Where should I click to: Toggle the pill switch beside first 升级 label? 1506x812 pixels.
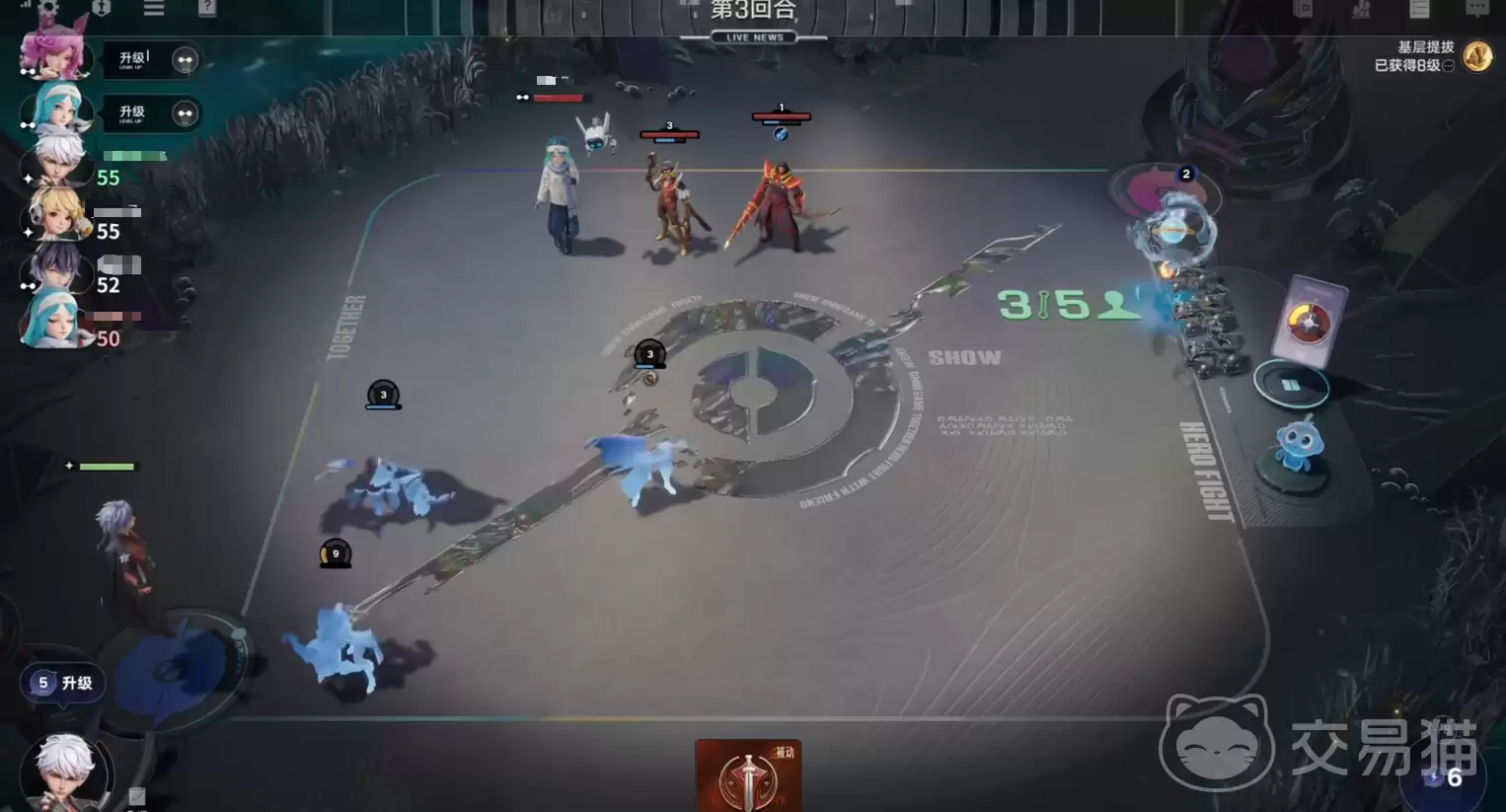pyautogui.click(x=185, y=59)
